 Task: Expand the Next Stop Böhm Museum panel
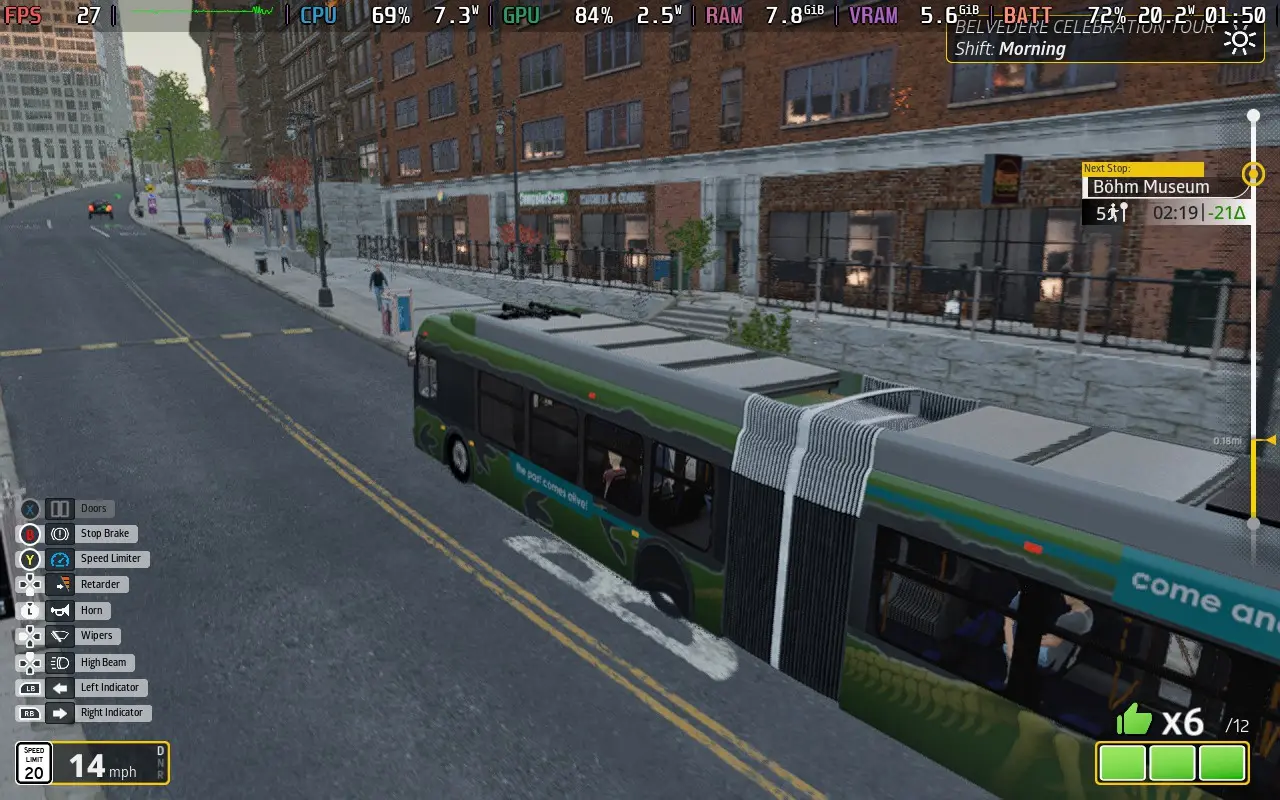(x=1150, y=187)
